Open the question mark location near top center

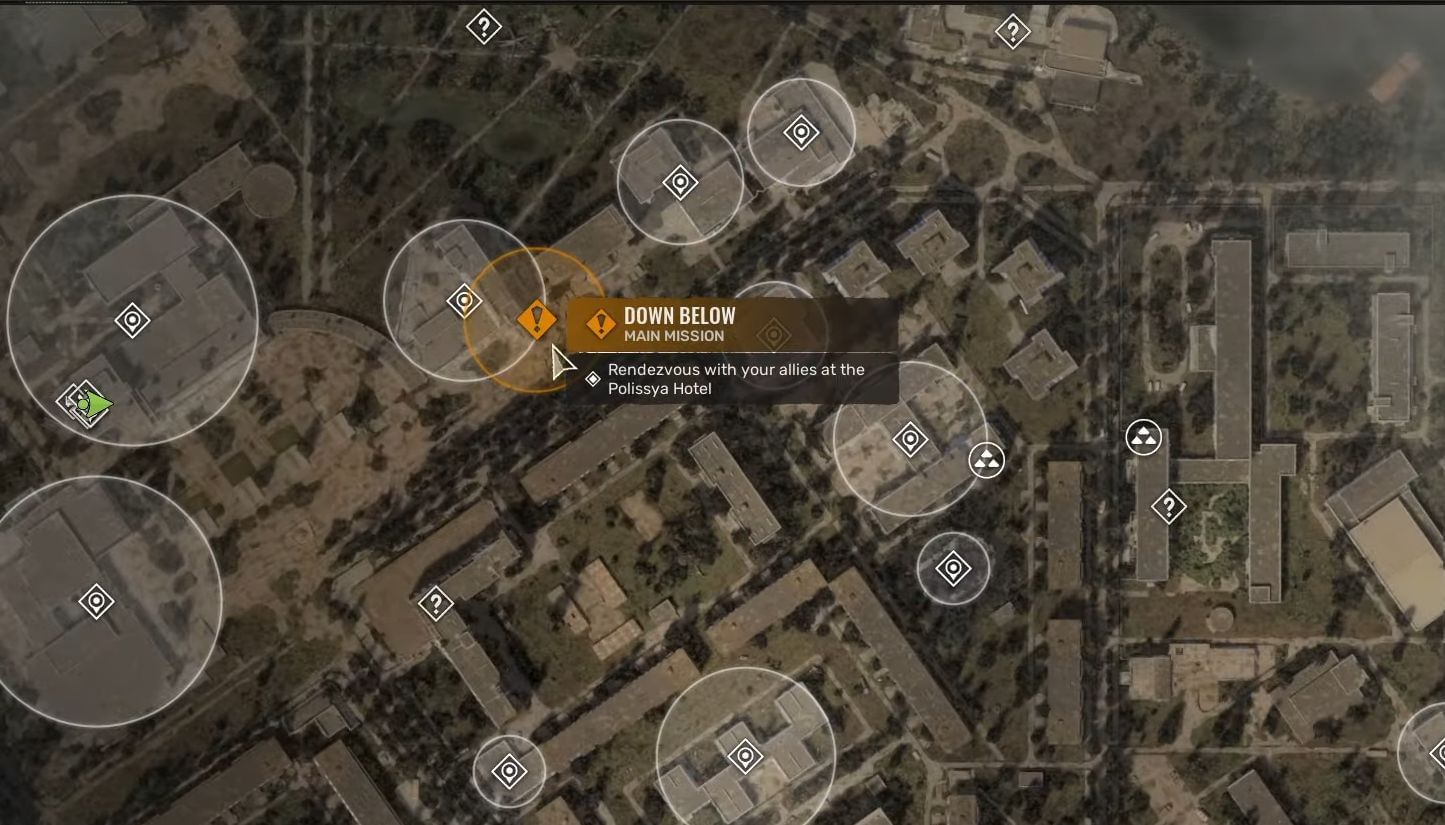point(483,27)
